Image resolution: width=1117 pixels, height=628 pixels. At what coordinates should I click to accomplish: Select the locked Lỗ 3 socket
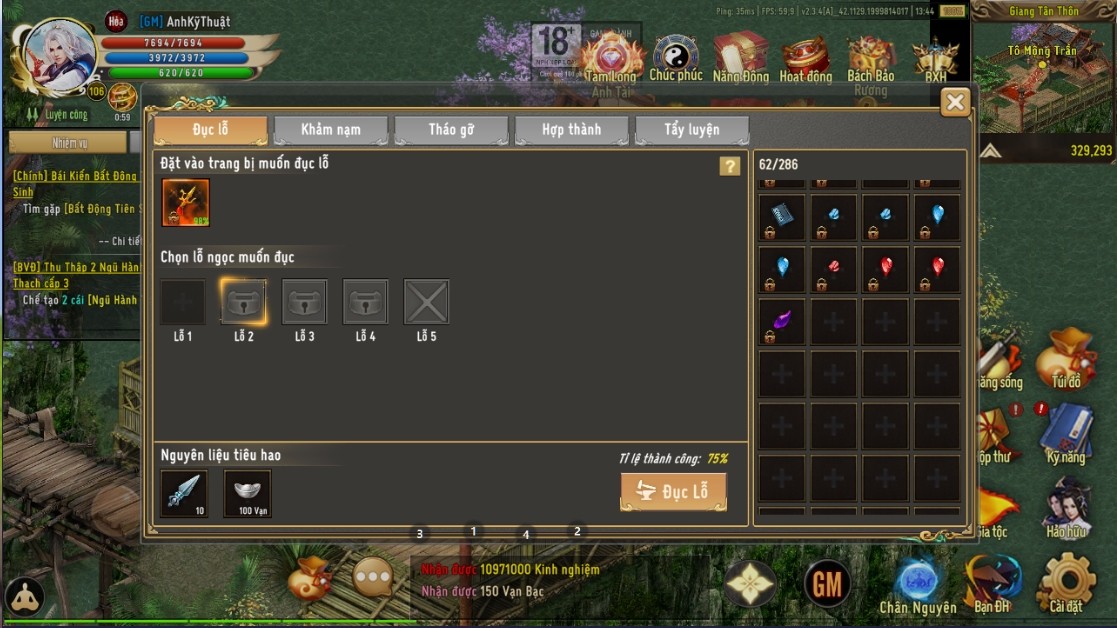[305, 302]
